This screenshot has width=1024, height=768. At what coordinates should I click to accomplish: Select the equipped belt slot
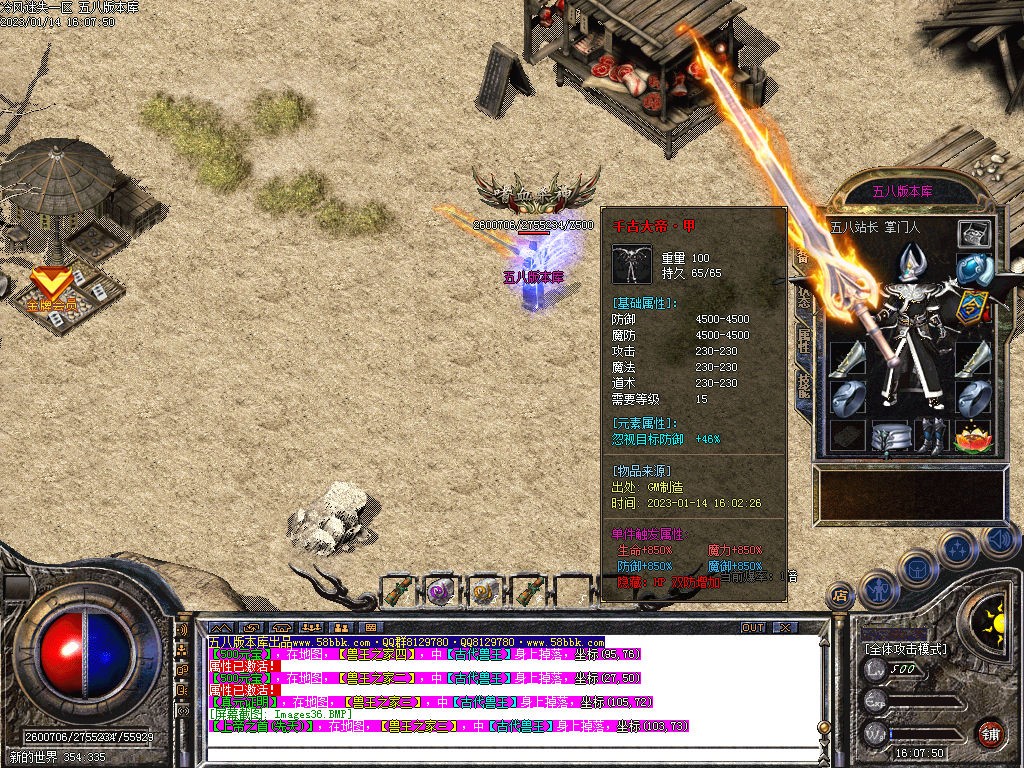[x=889, y=437]
